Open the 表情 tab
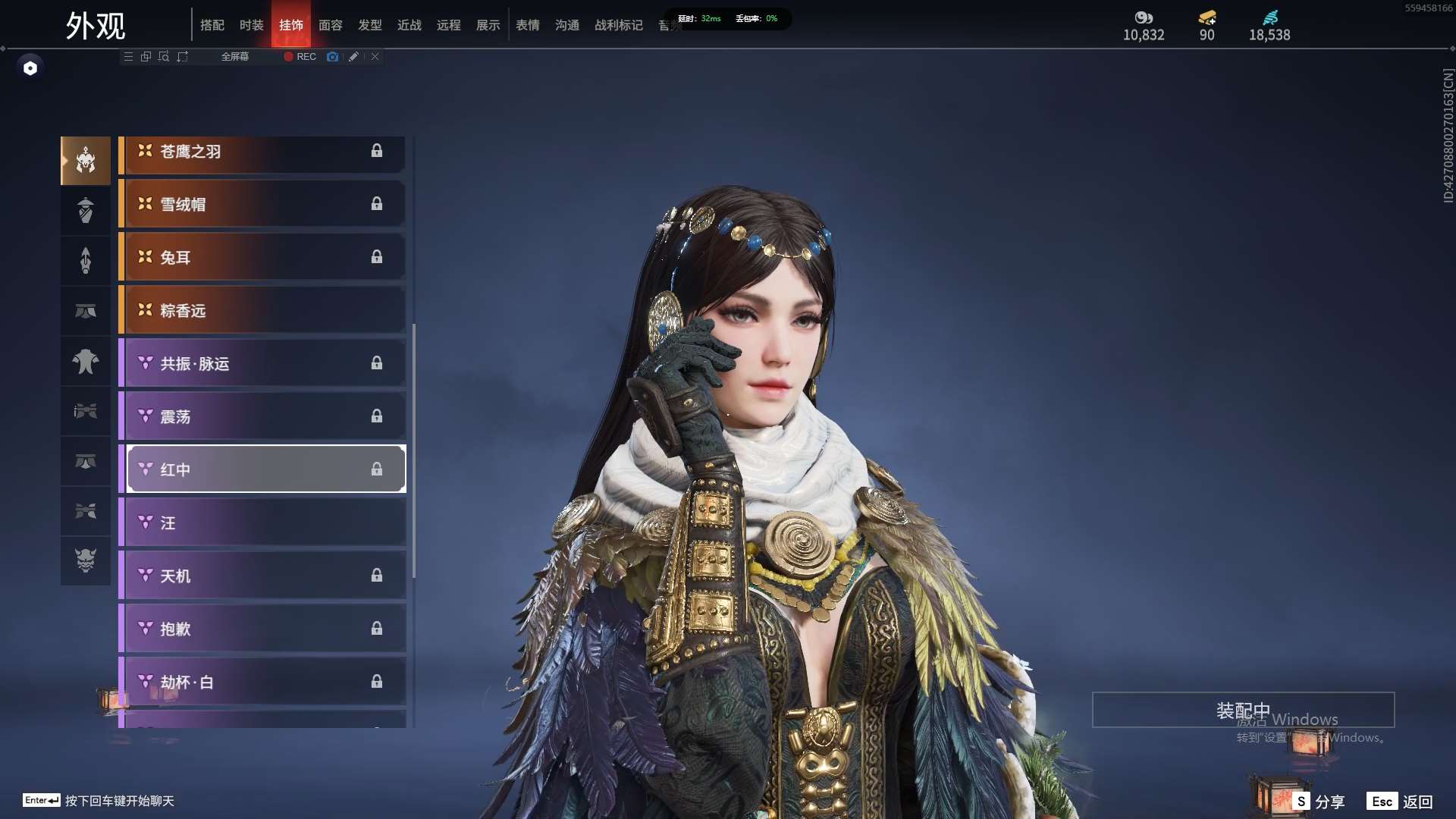The height and width of the screenshot is (819, 1456). [x=528, y=25]
